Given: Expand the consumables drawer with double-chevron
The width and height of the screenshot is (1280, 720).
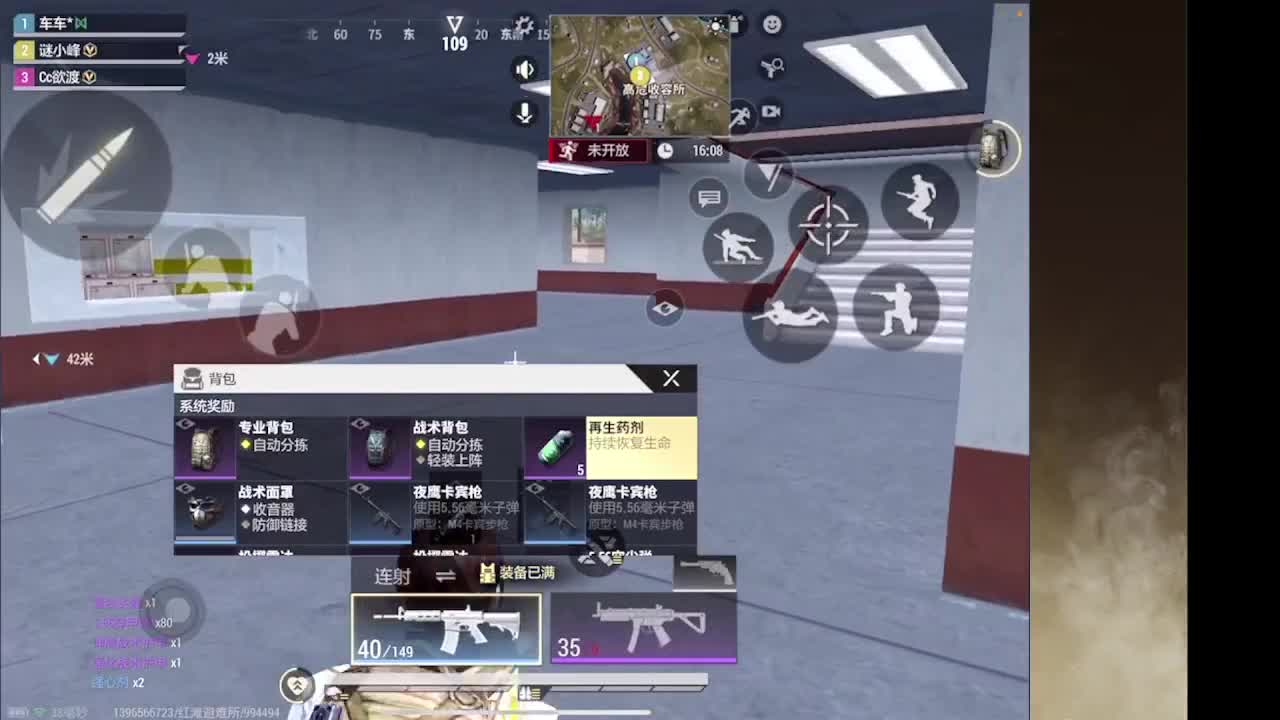Looking at the screenshot, I should 295,685.
